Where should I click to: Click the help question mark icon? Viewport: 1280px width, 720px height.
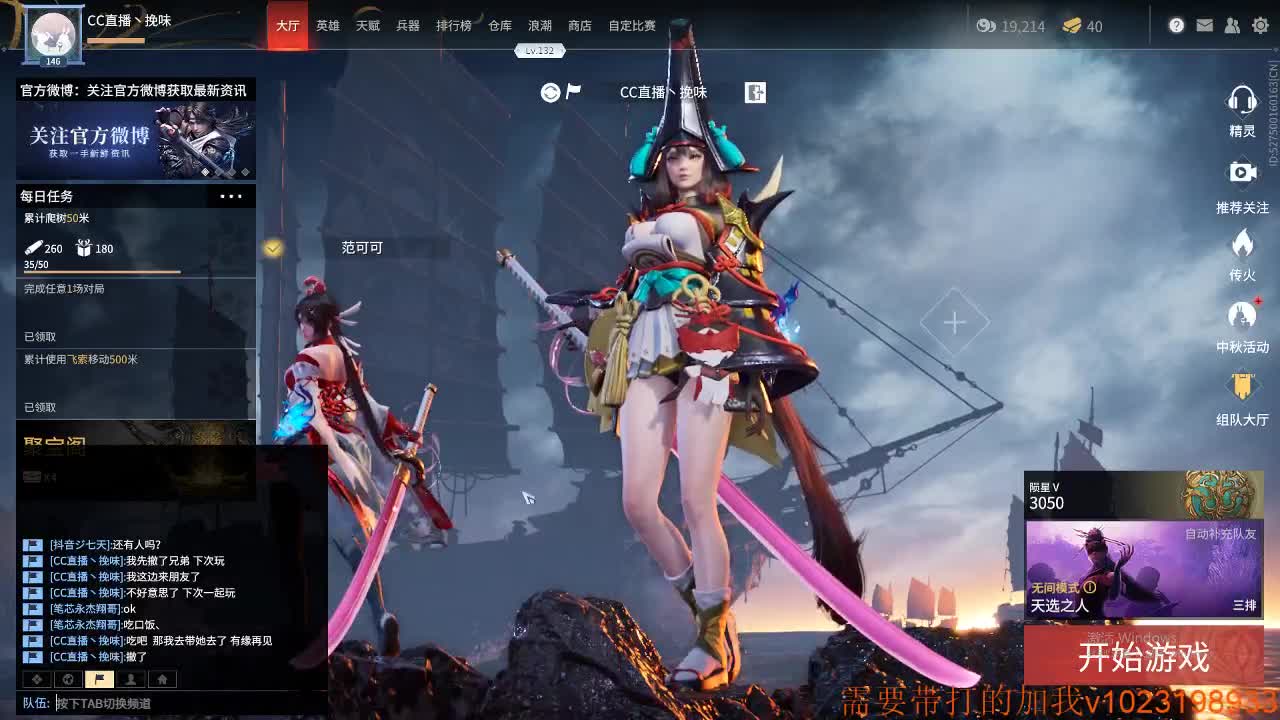(1177, 25)
